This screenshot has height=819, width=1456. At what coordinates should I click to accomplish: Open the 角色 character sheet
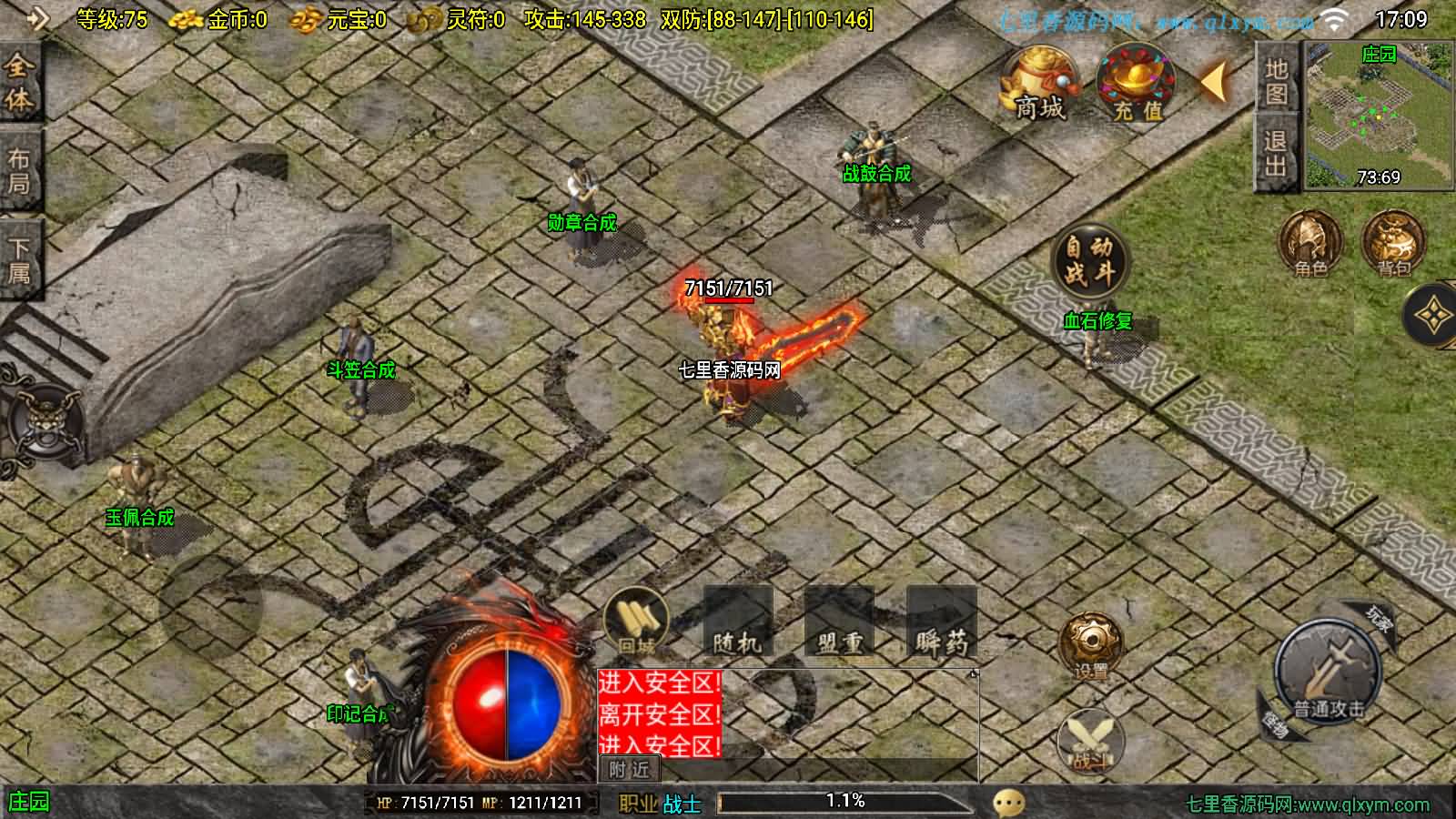coord(1310,243)
